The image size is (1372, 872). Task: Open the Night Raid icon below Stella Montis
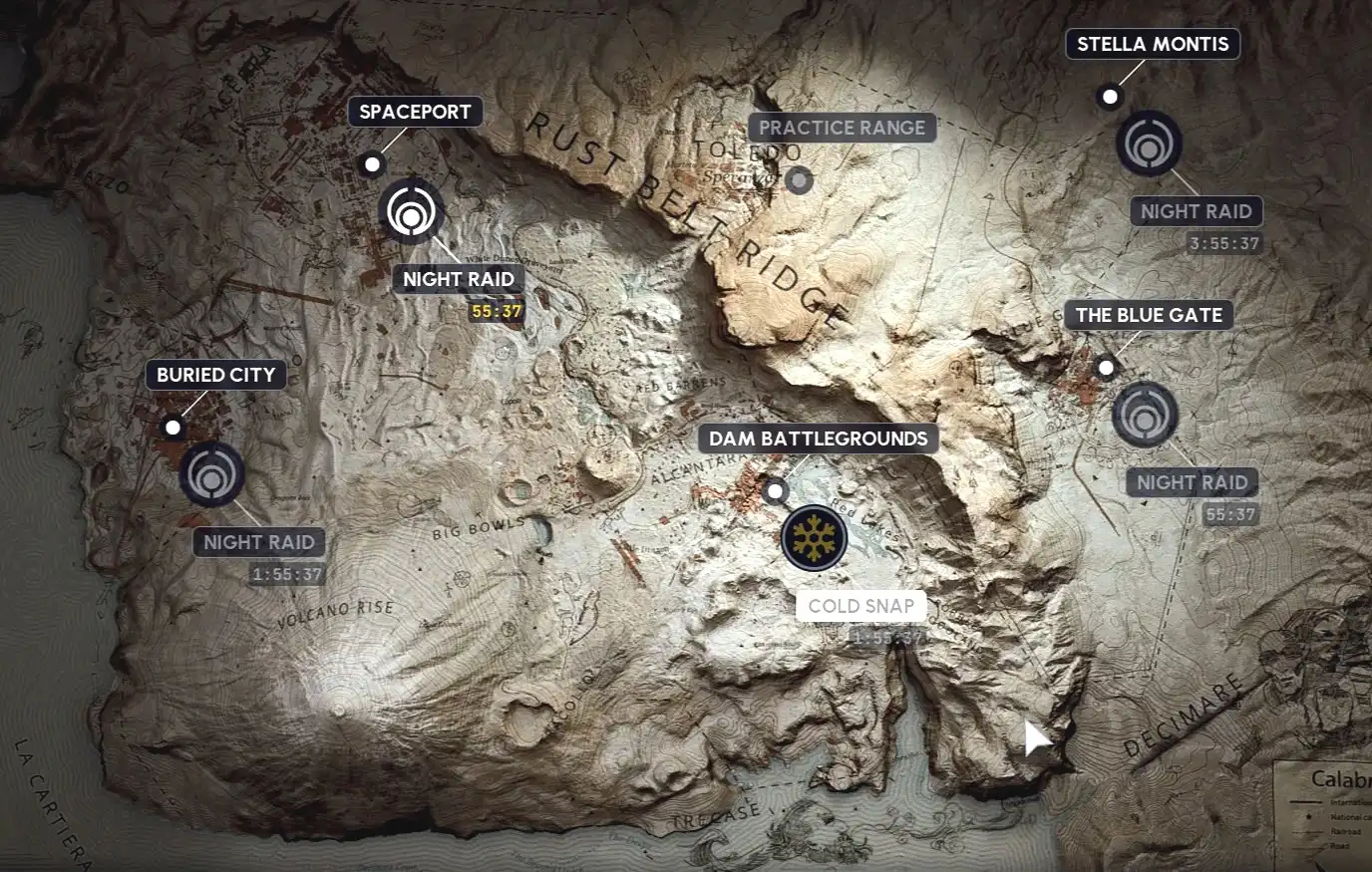[x=1149, y=144]
